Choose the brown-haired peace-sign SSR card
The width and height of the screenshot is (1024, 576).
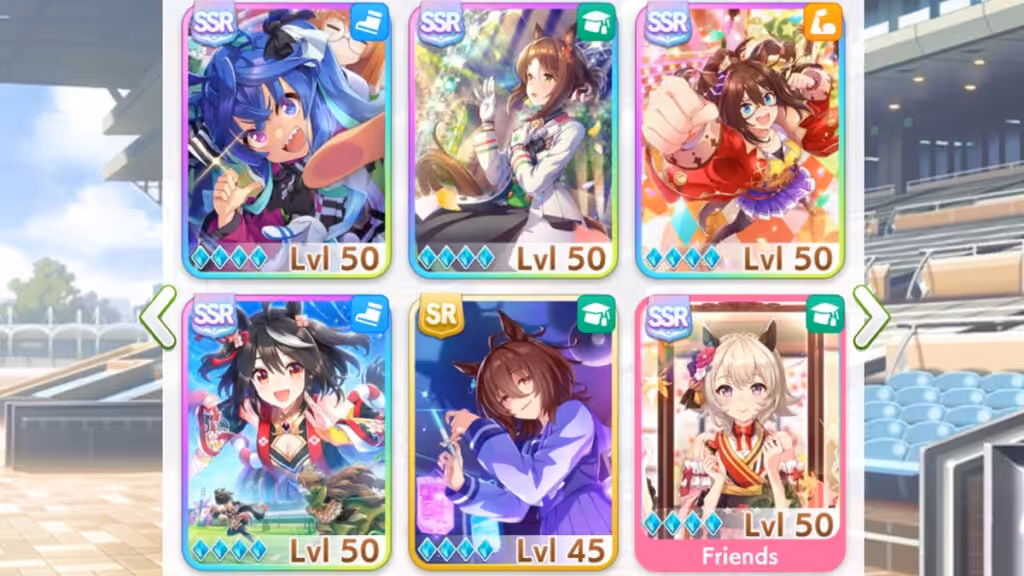coord(513,140)
